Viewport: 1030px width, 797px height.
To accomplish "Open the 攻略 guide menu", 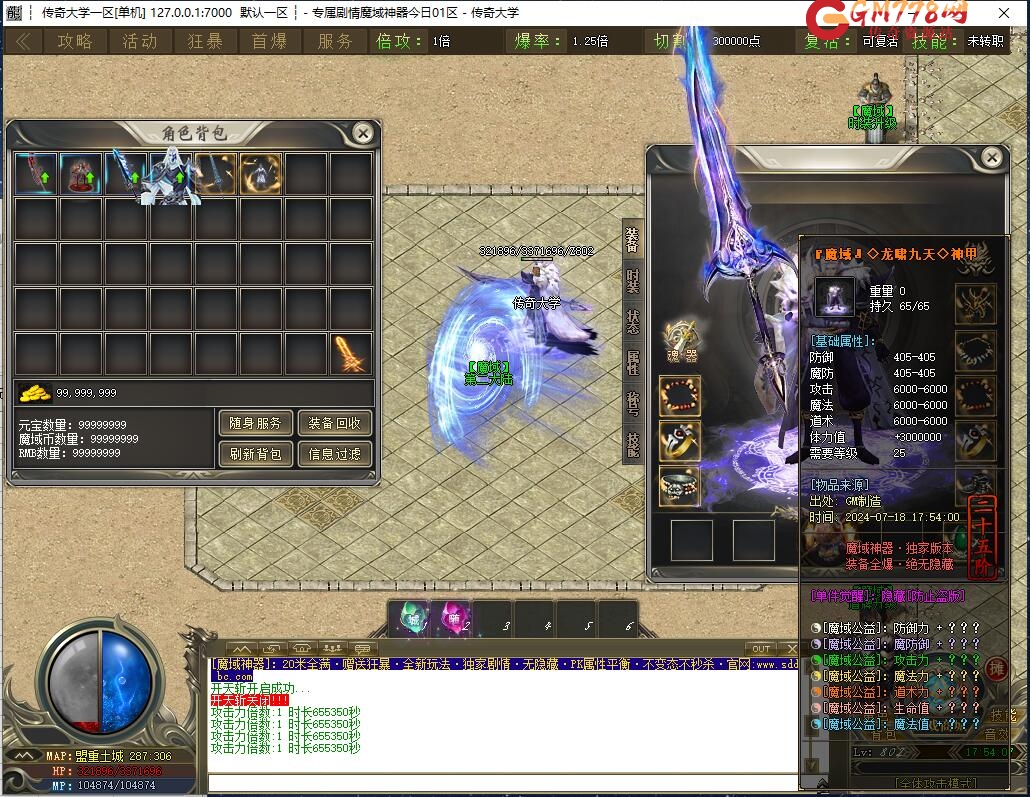I will point(74,41).
